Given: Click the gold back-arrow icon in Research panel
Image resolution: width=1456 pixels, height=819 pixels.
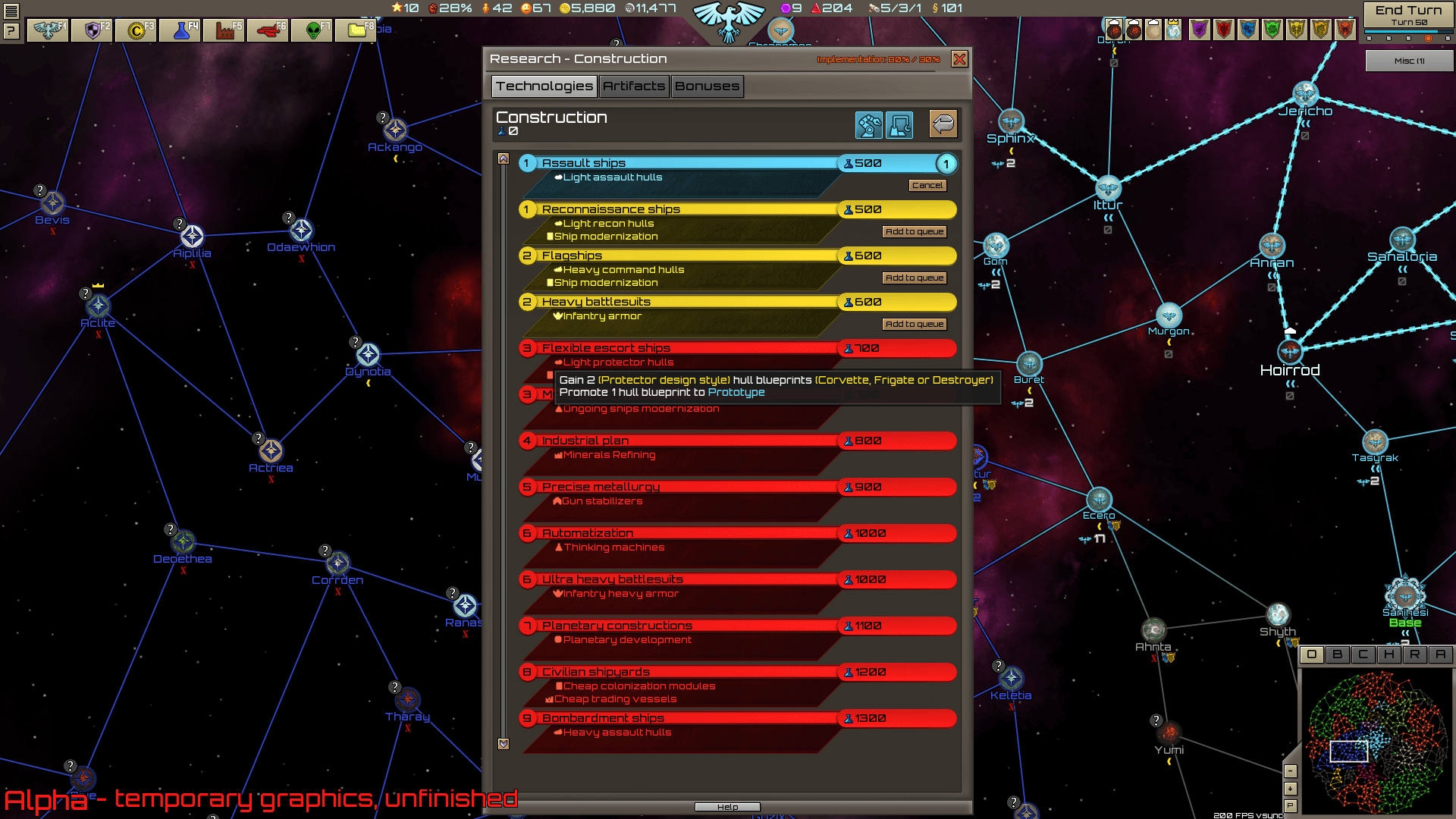Looking at the screenshot, I should pos(943,124).
